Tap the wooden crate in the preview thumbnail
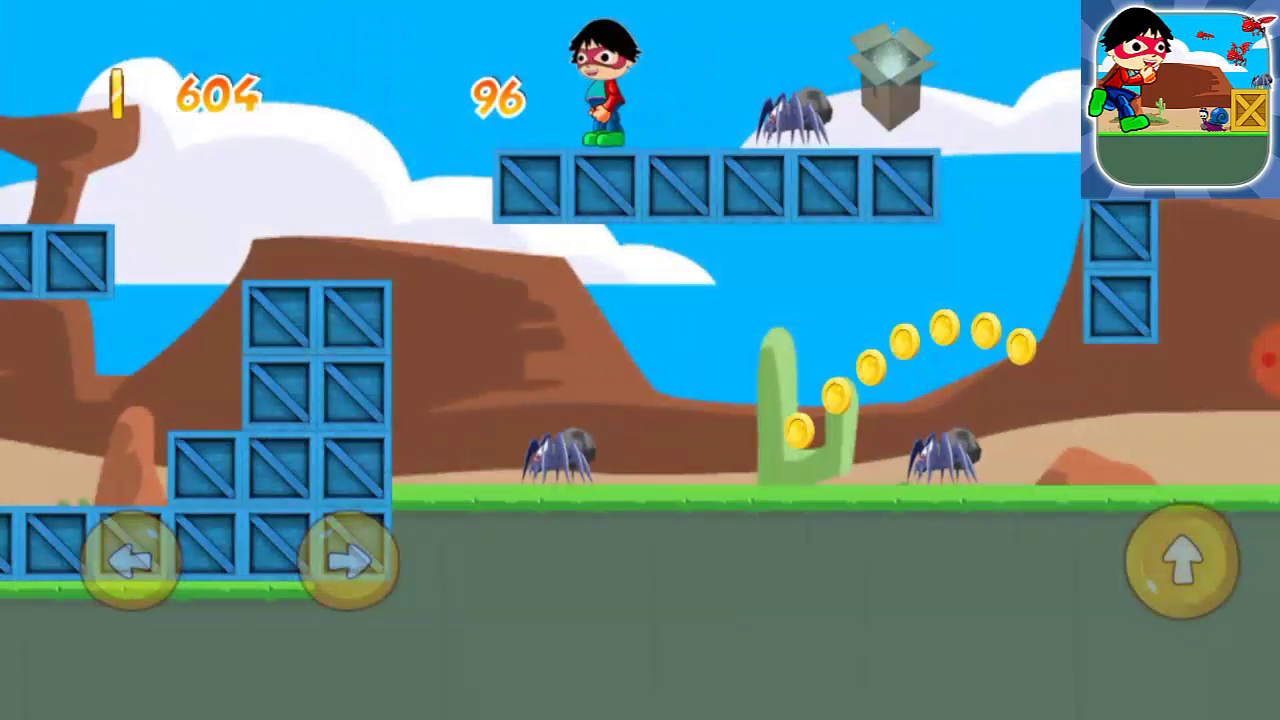This screenshot has width=1280, height=720. (1252, 110)
